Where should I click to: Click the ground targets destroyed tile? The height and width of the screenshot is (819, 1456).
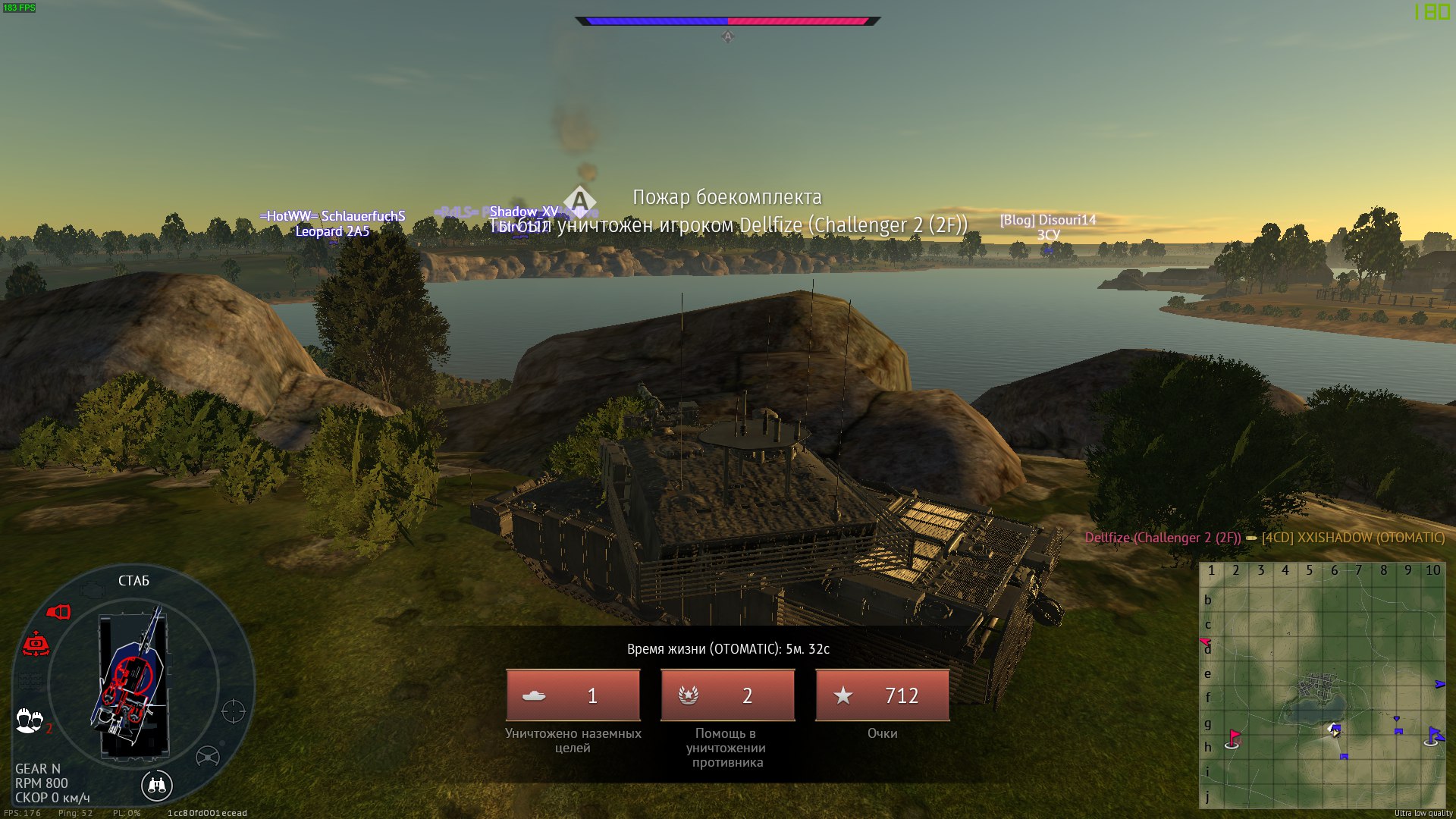573,695
